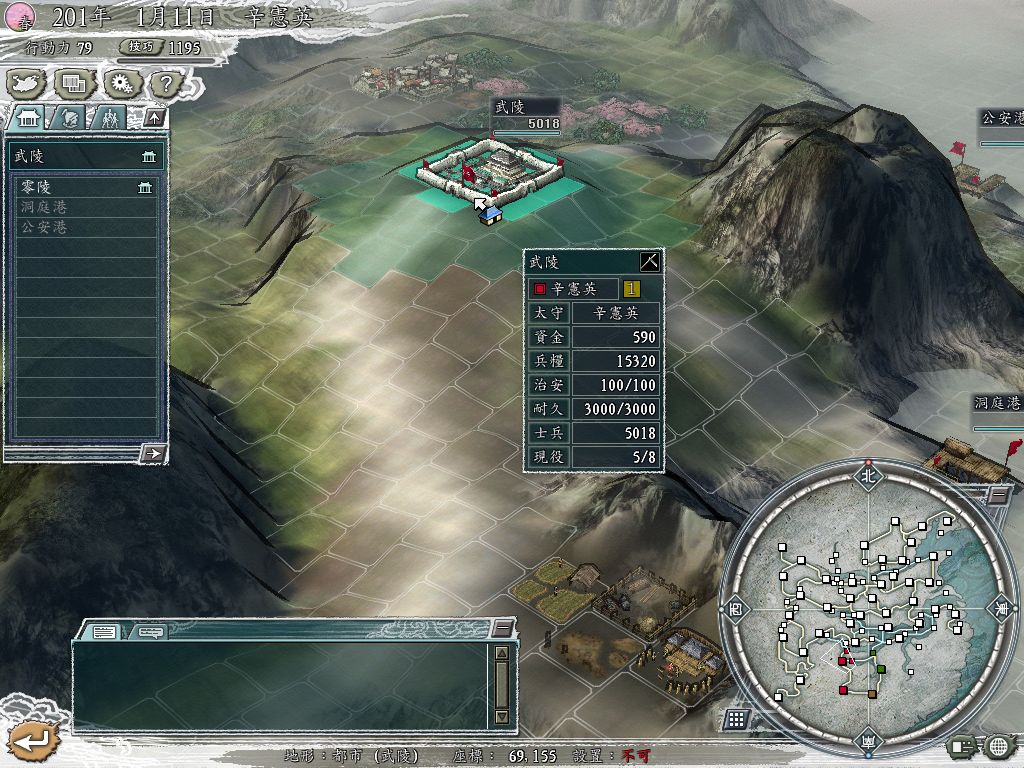Toggle the grid button beside the minimap
This screenshot has width=1024, height=768.
point(736,719)
